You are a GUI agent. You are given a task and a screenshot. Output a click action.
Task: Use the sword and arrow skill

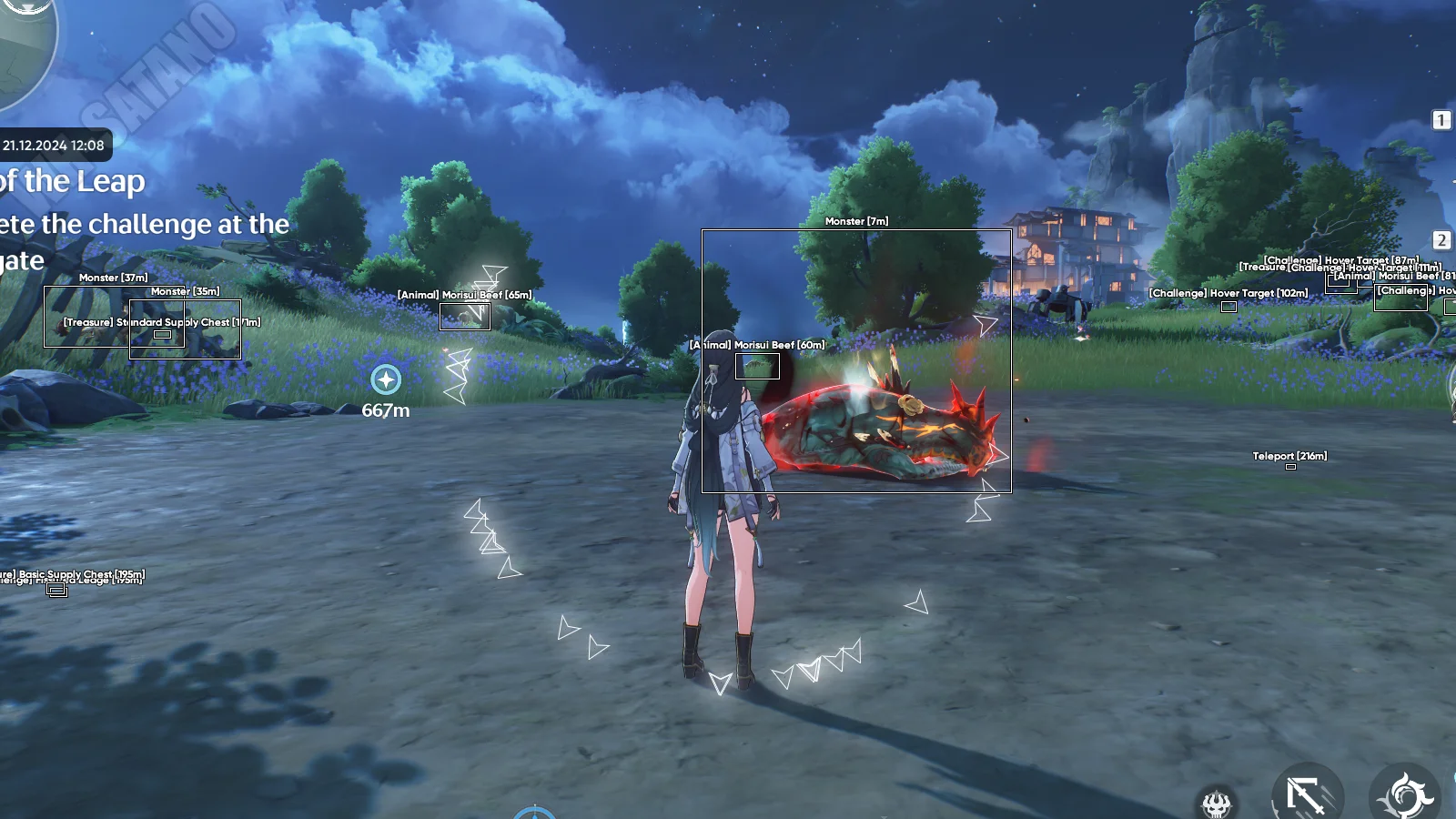(1308, 795)
